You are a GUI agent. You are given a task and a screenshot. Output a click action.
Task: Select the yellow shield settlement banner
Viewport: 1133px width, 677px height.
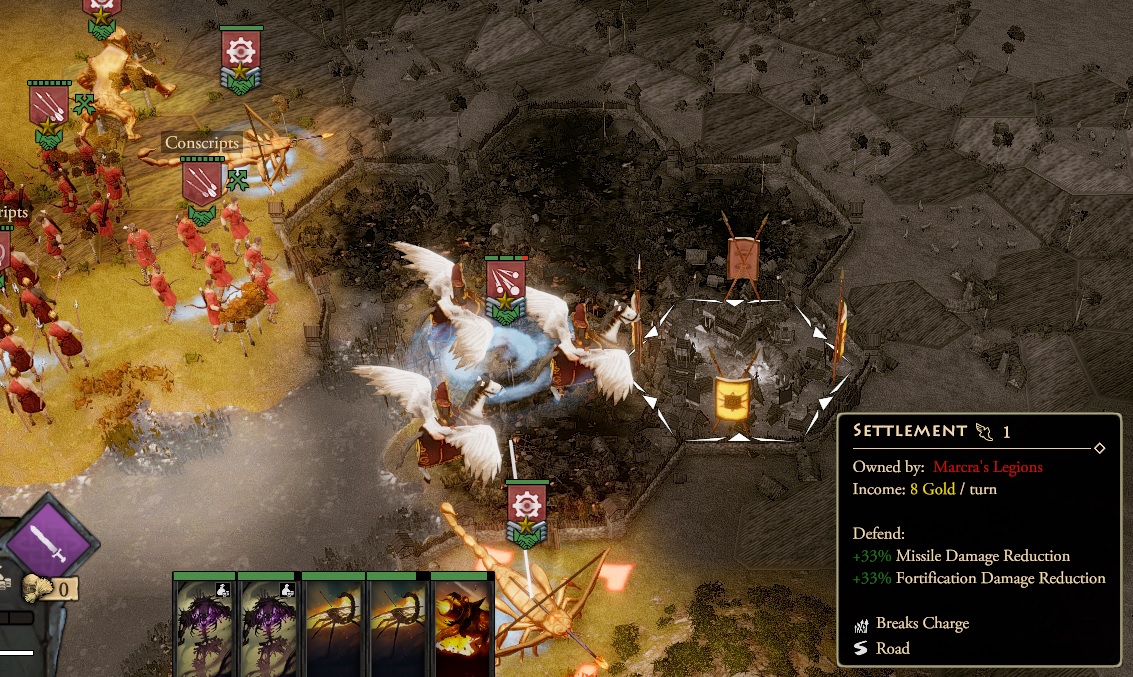(x=733, y=398)
